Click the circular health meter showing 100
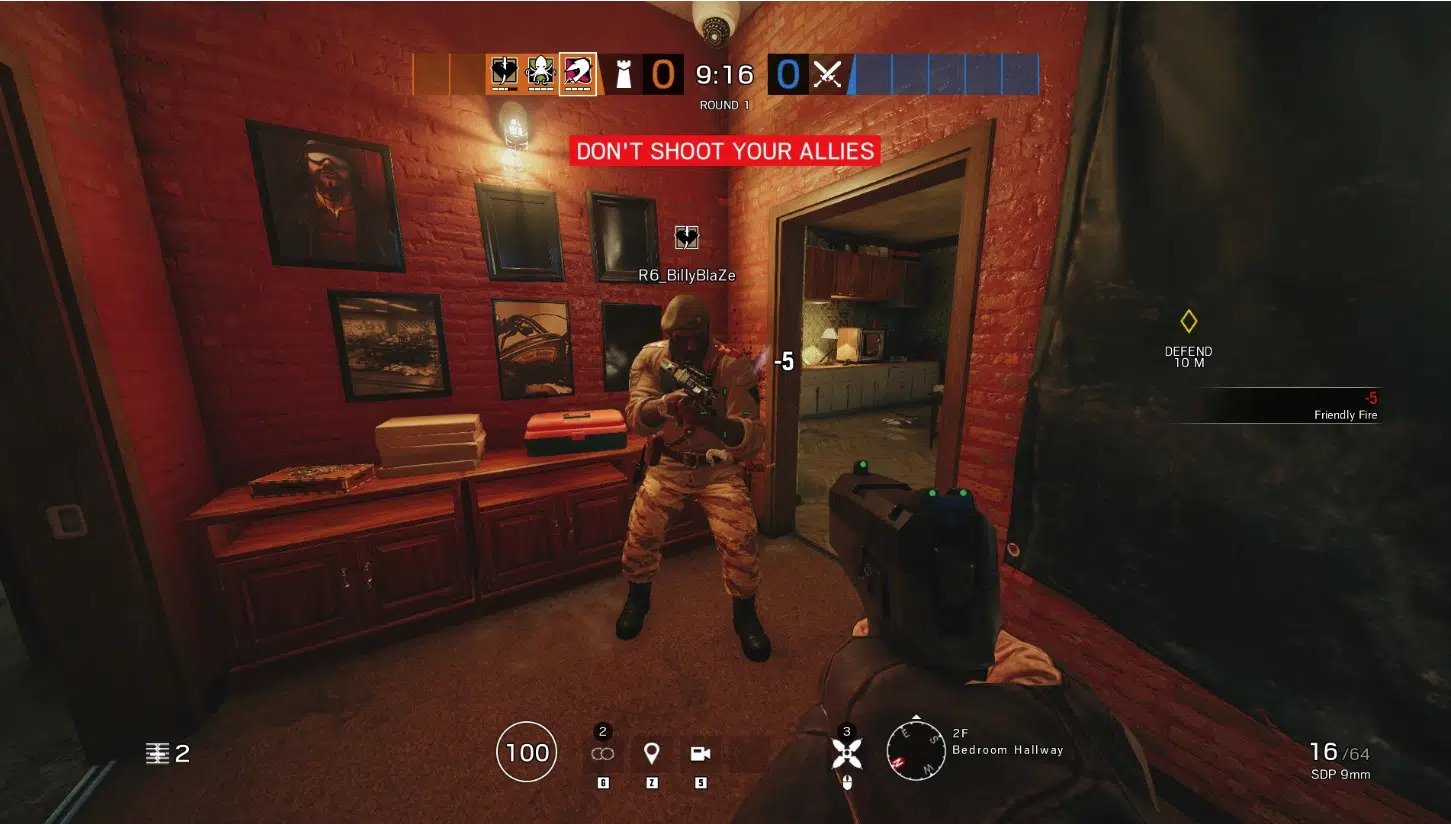The width and height of the screenshot is (1451, 824). (526, 752)
